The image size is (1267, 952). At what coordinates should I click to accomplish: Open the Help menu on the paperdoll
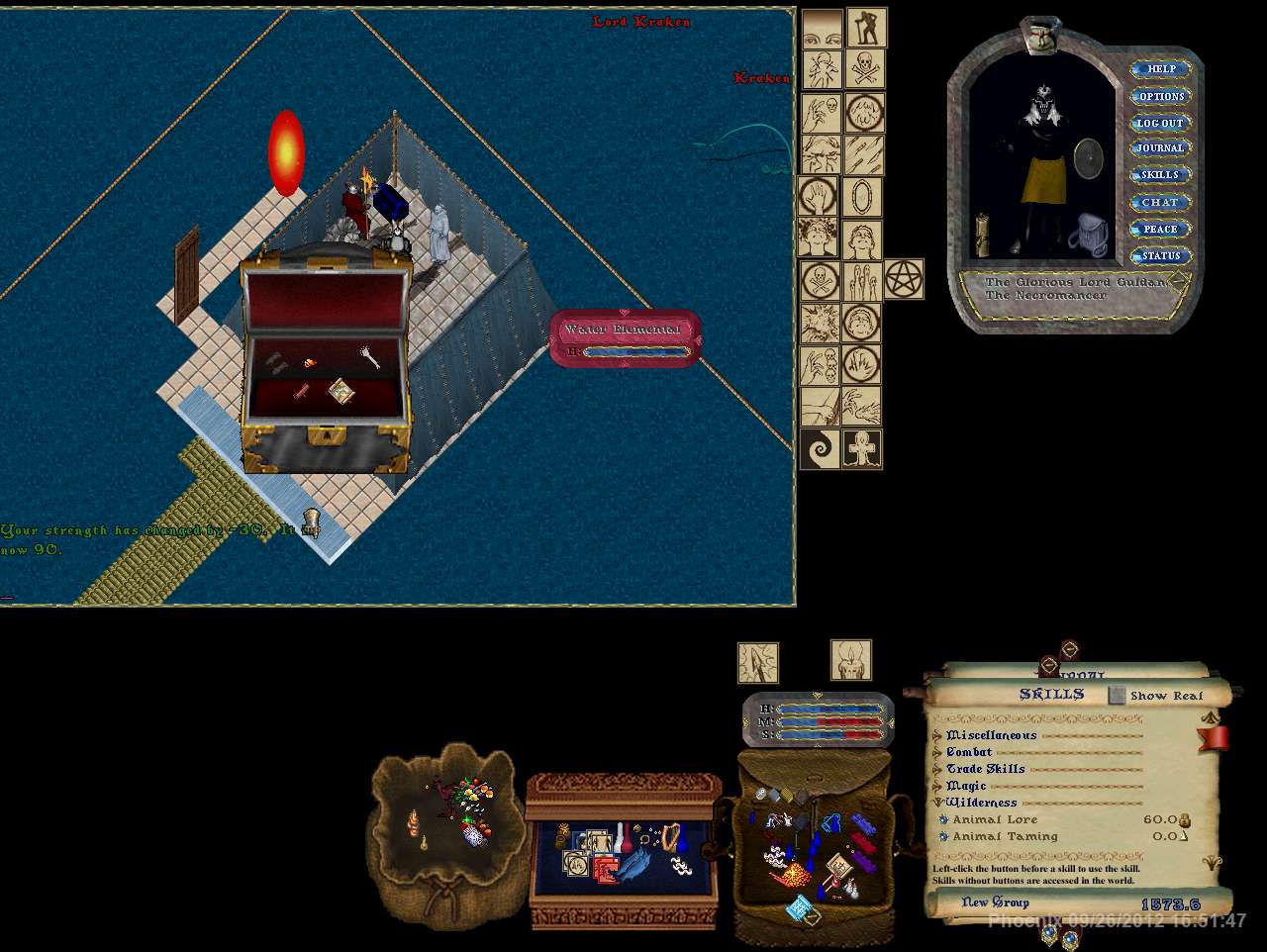coord(1160,69)
